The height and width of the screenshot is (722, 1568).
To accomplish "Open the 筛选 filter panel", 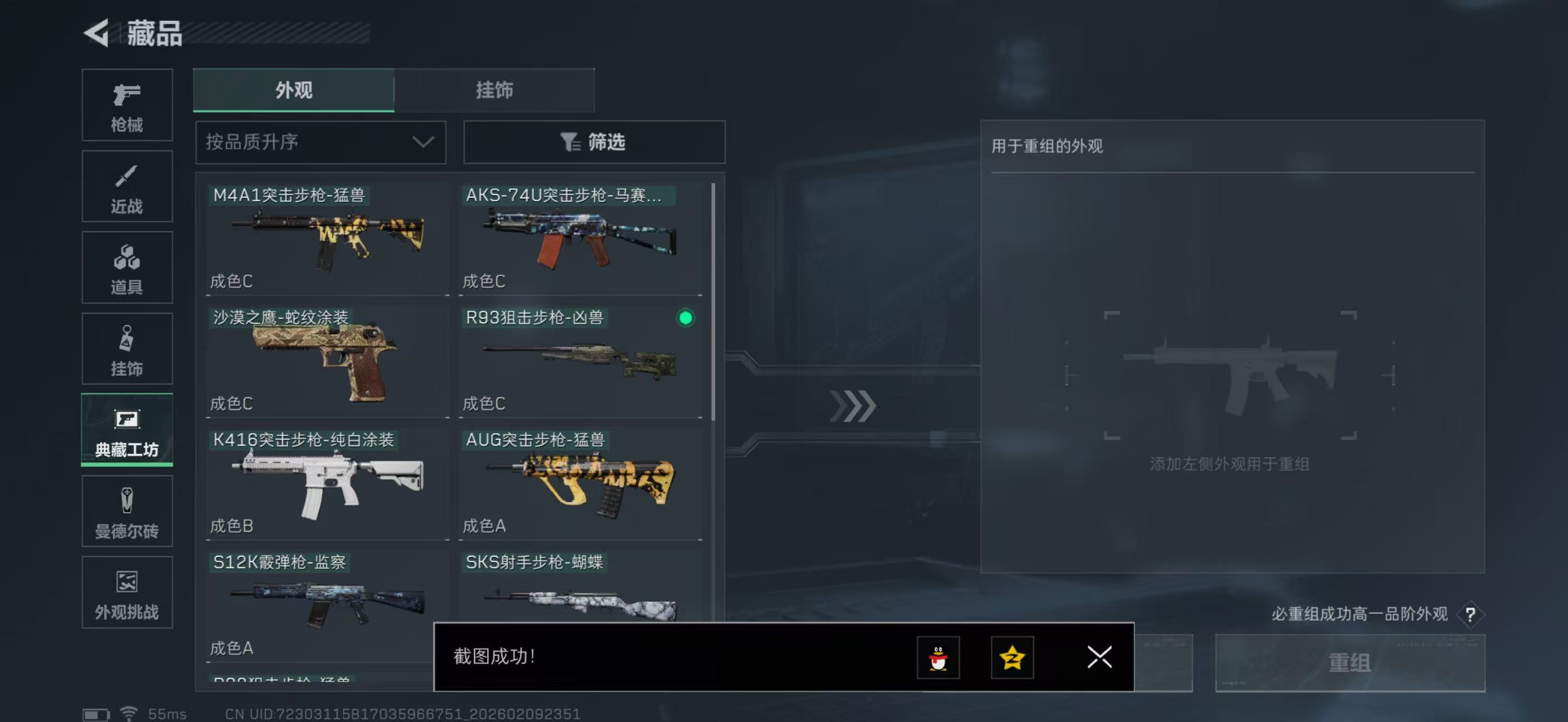I will (x=594, y=142).
